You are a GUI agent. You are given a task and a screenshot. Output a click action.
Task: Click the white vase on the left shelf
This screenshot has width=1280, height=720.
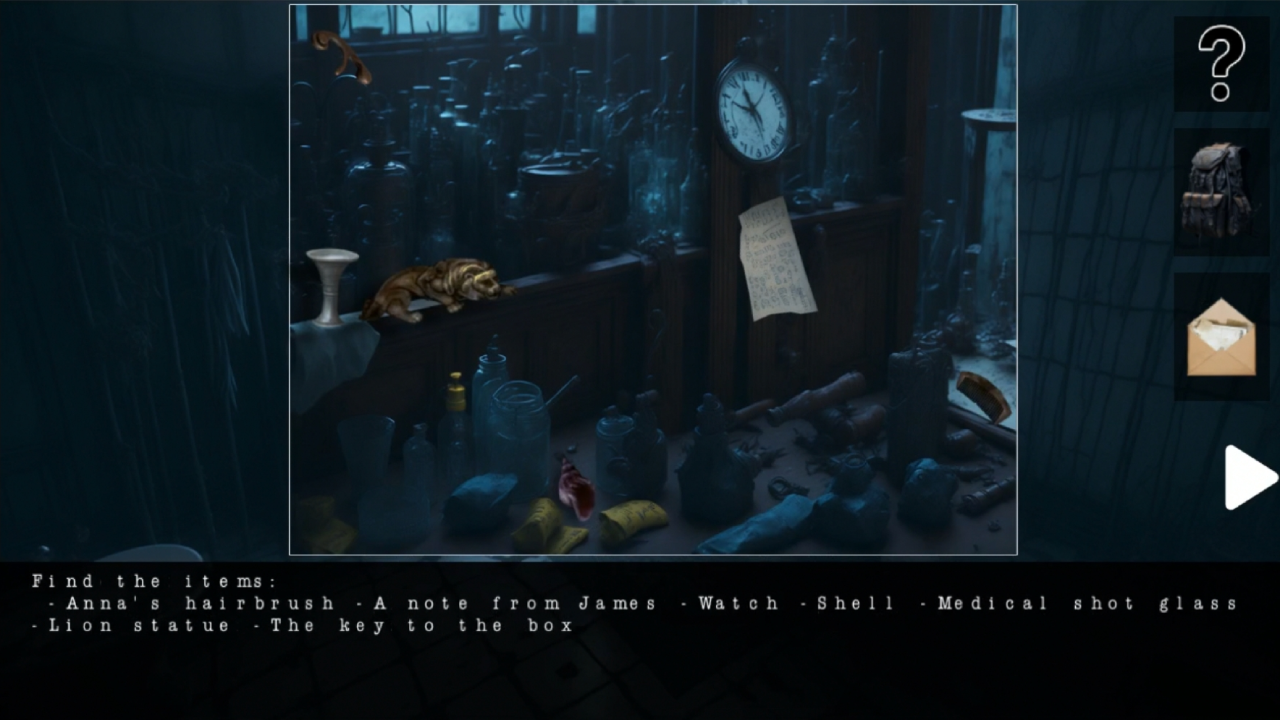pos(332,285)
